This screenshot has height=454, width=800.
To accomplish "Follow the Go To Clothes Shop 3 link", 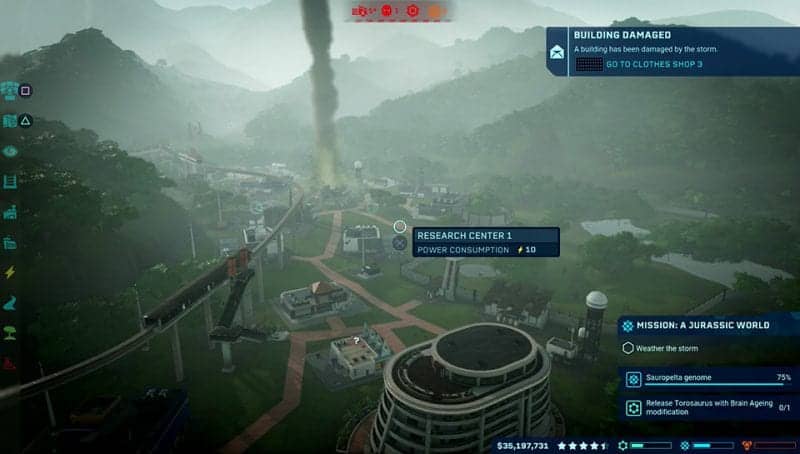I will click(x=654, y=64).
